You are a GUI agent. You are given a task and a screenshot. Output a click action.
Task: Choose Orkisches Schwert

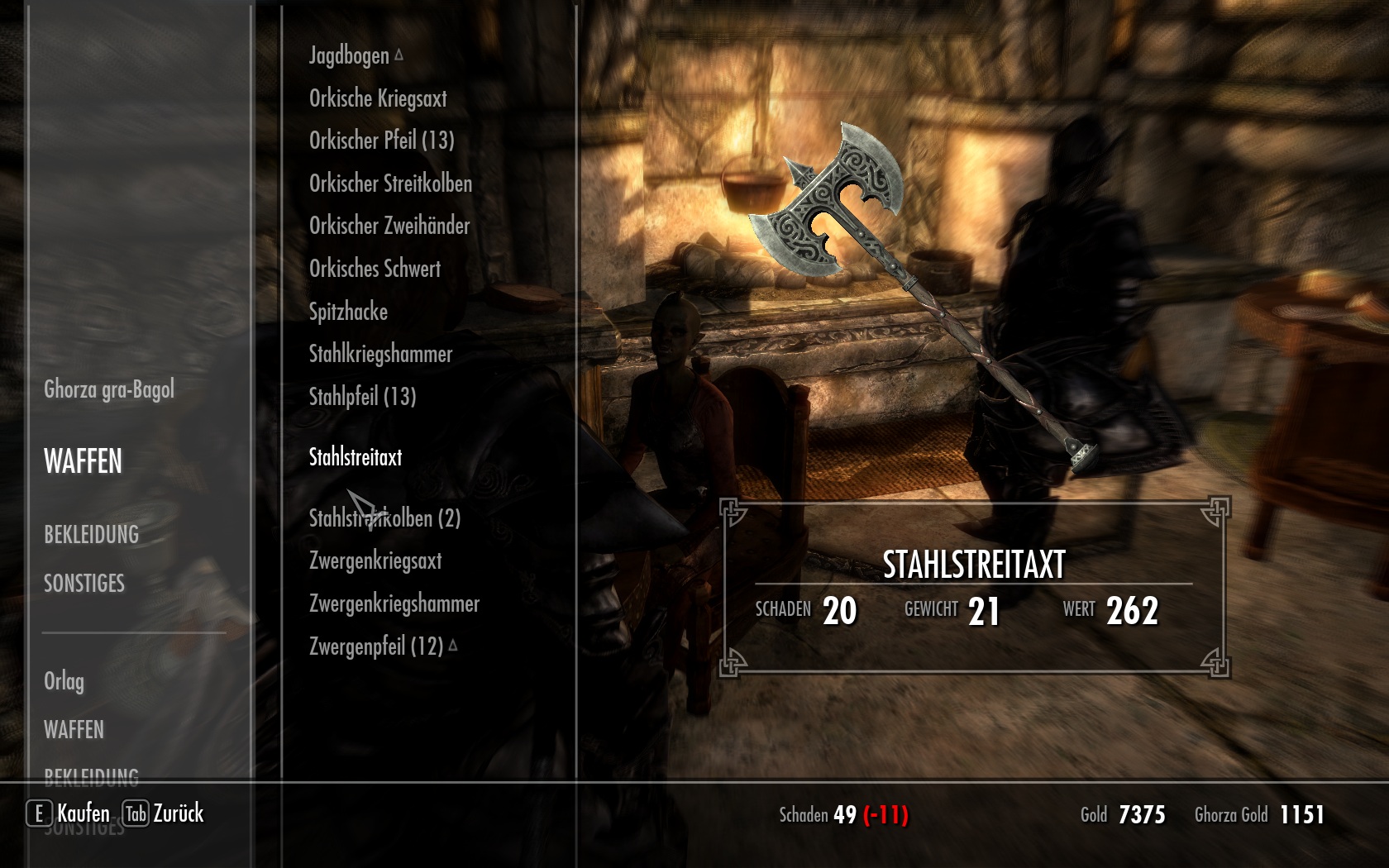pyautogui.click(x=375, y=269)
